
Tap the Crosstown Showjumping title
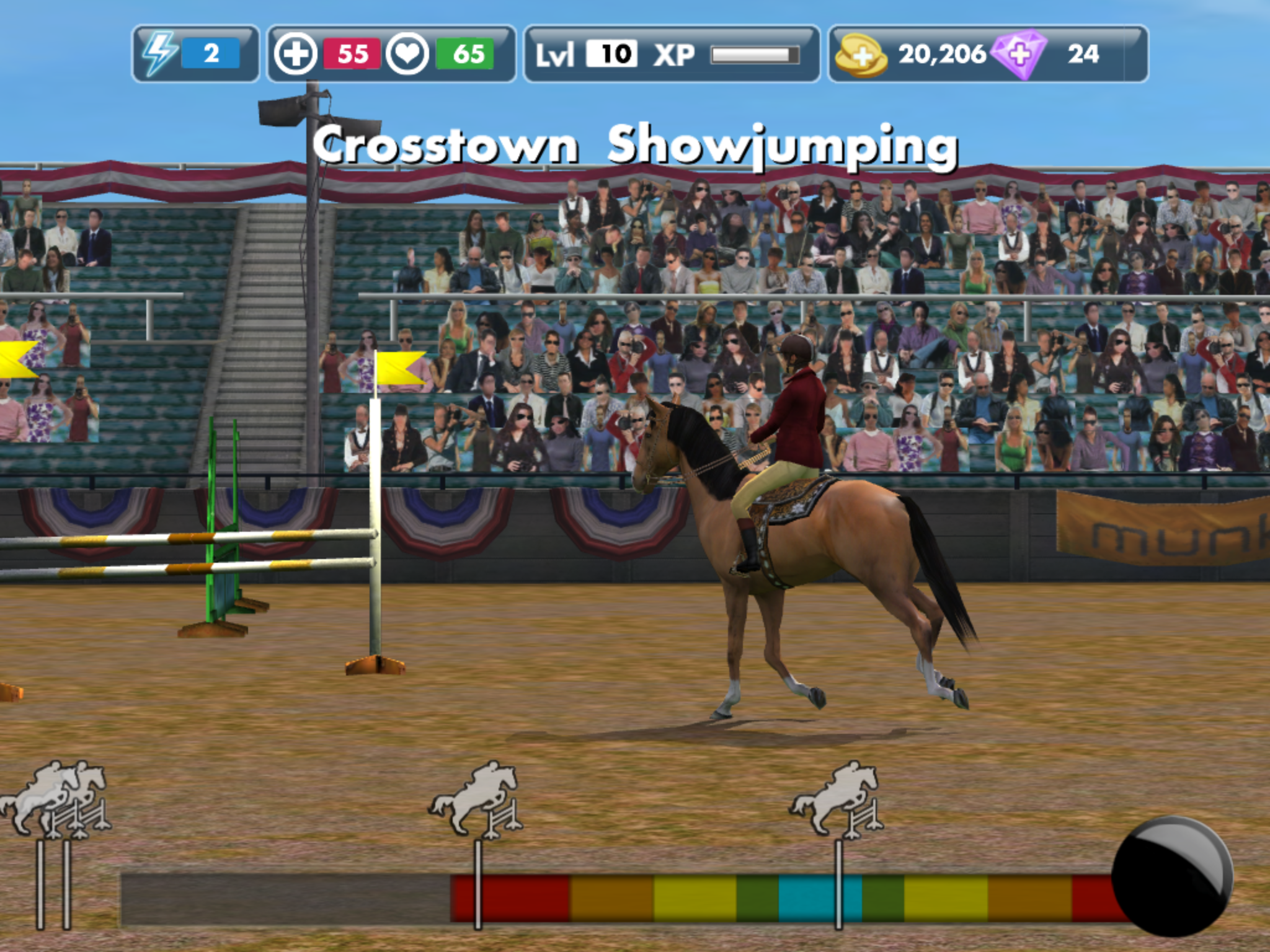[x=636, y=144]
